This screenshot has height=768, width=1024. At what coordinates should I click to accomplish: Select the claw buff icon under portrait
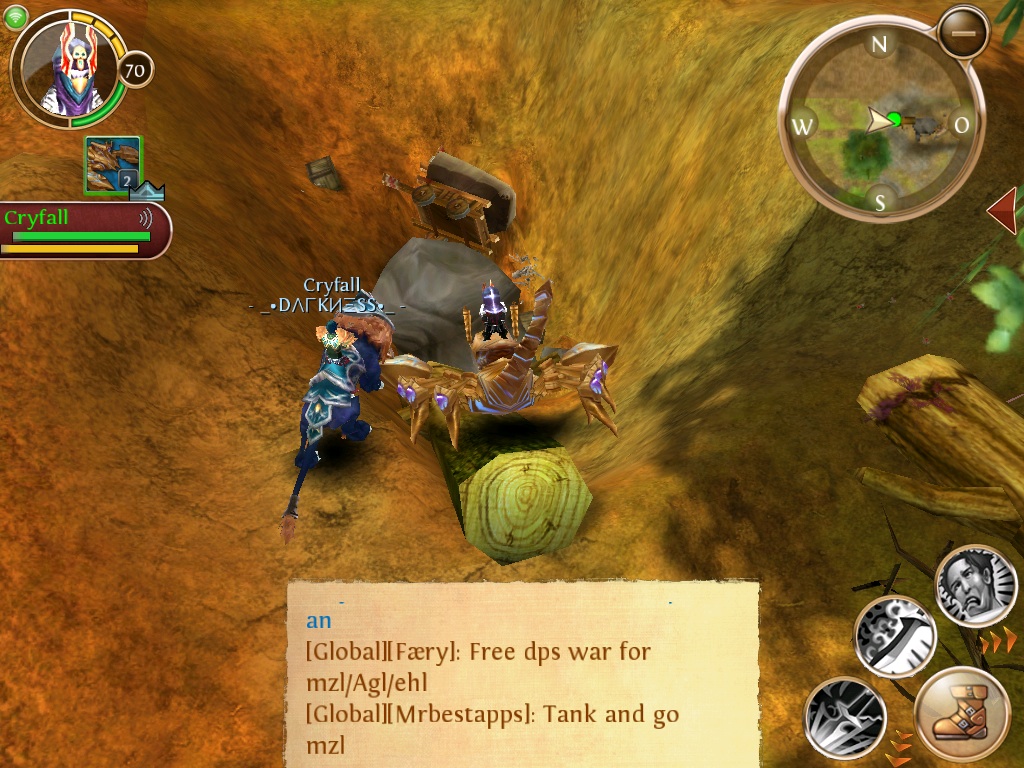[113, 164]
